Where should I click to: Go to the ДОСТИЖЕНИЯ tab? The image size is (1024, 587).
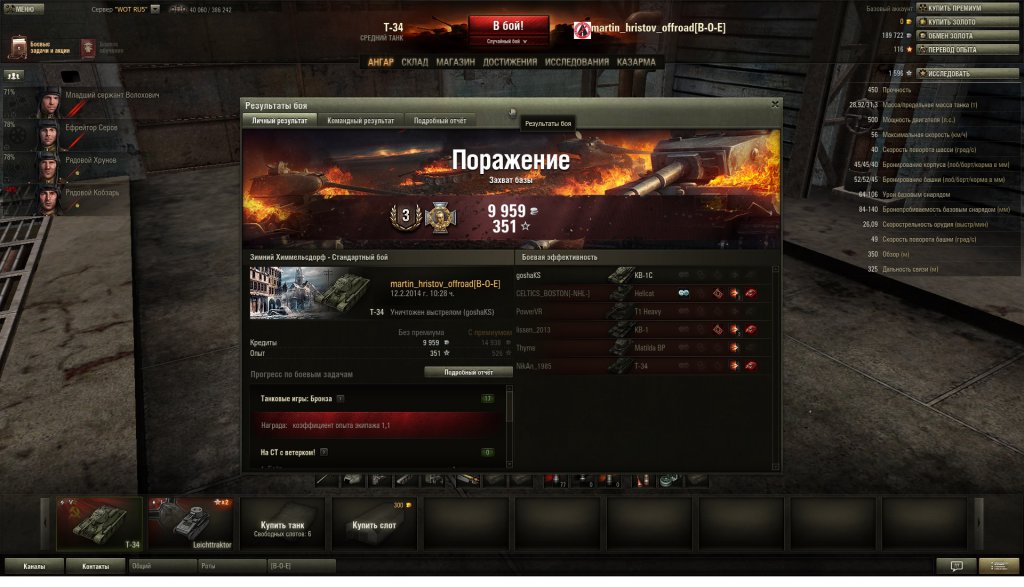click(509, 62)
